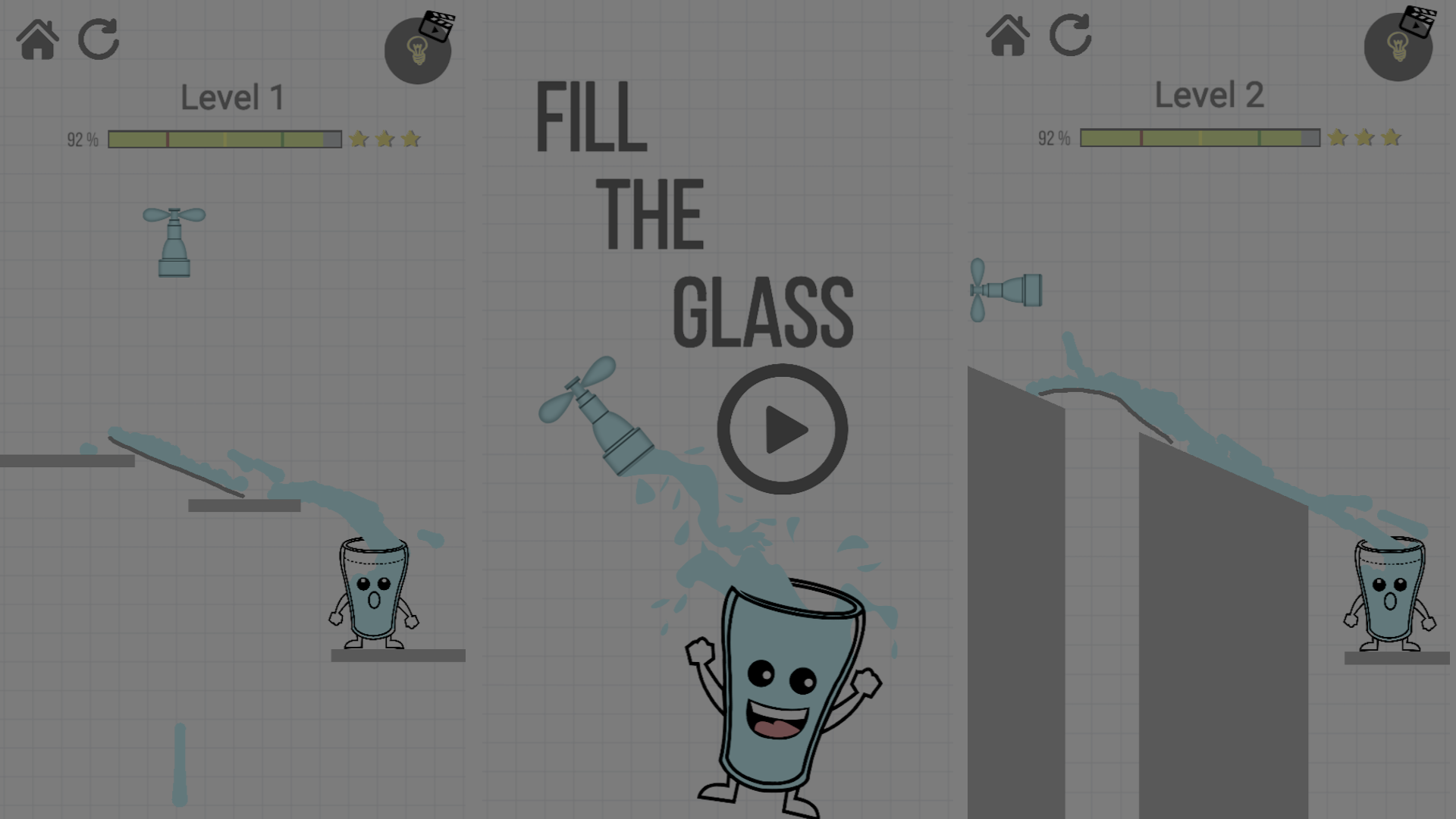Viewport: 1456px width, 819px height.
Task: Click the video clapperboard above Level 2 hint
Action: 1417,20
